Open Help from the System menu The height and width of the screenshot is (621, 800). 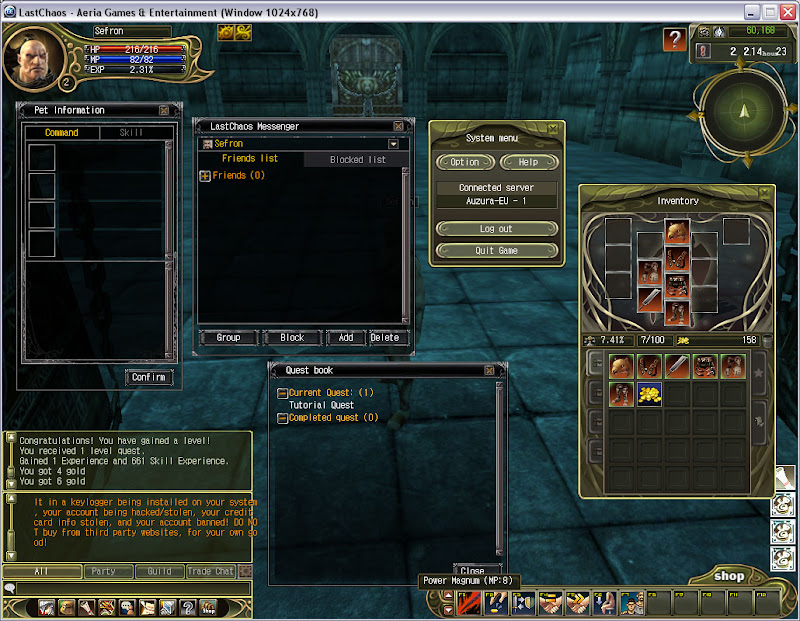[528, 162]
